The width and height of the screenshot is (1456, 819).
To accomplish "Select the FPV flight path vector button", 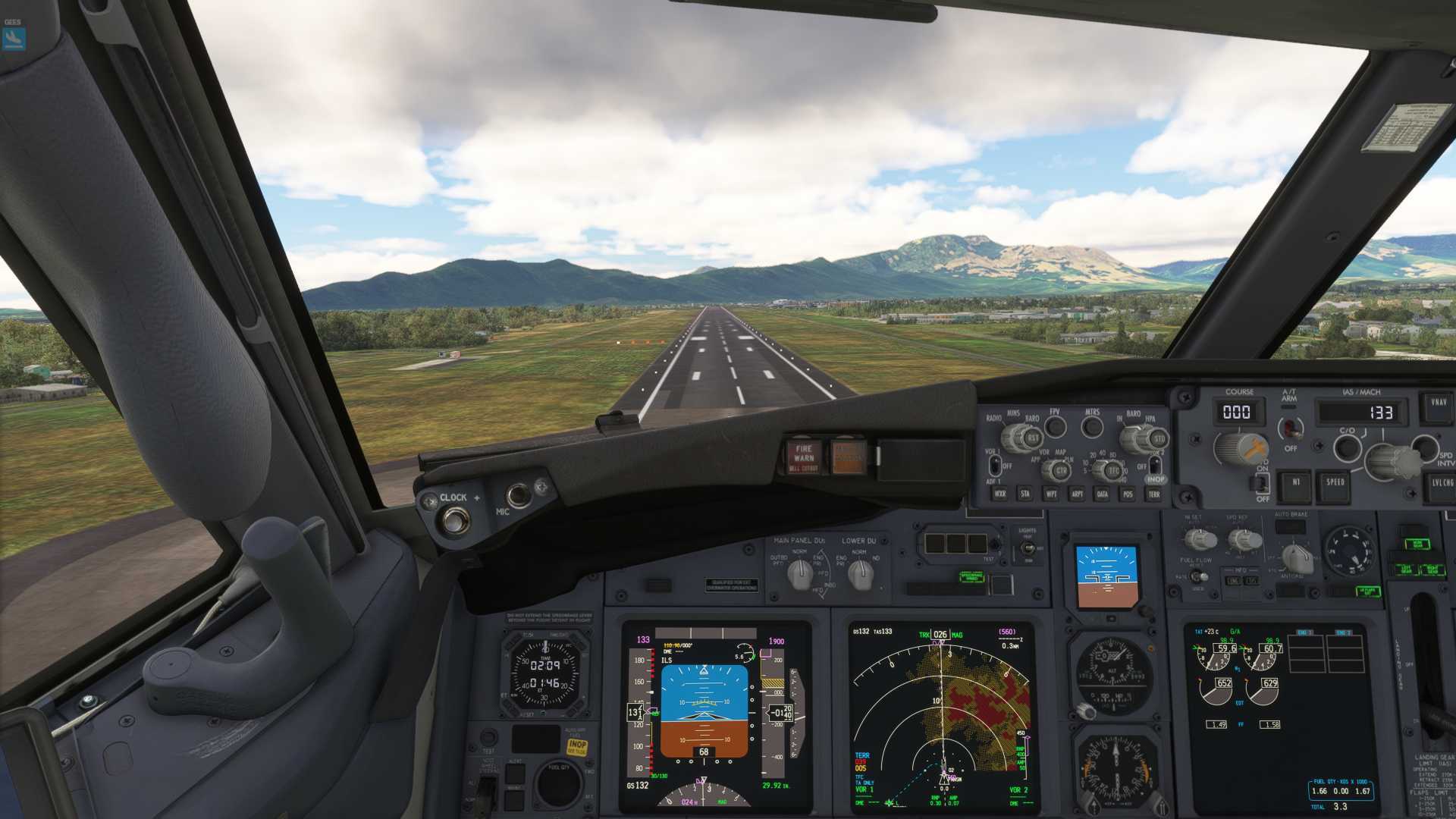I will coord(1055,427).
